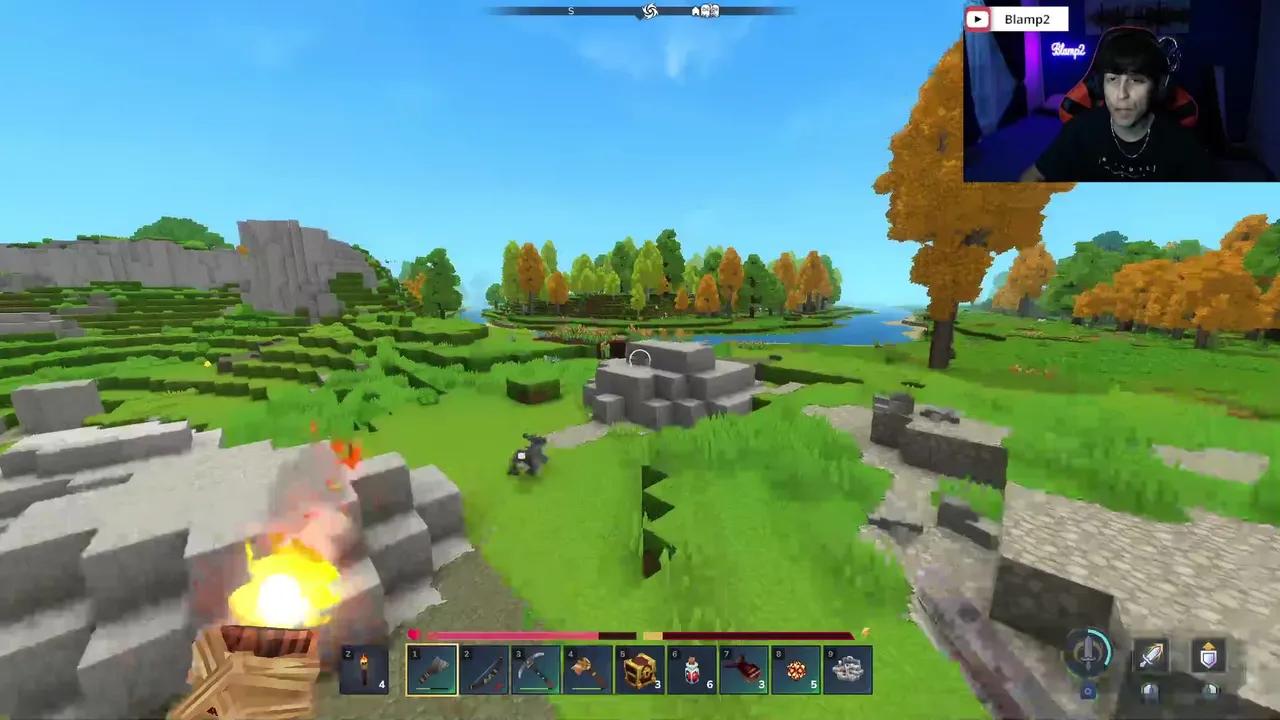This screenshot has width=1280, height=720.
Task: Choose the red item in hotbar slot 7
Action: [744, 670]
